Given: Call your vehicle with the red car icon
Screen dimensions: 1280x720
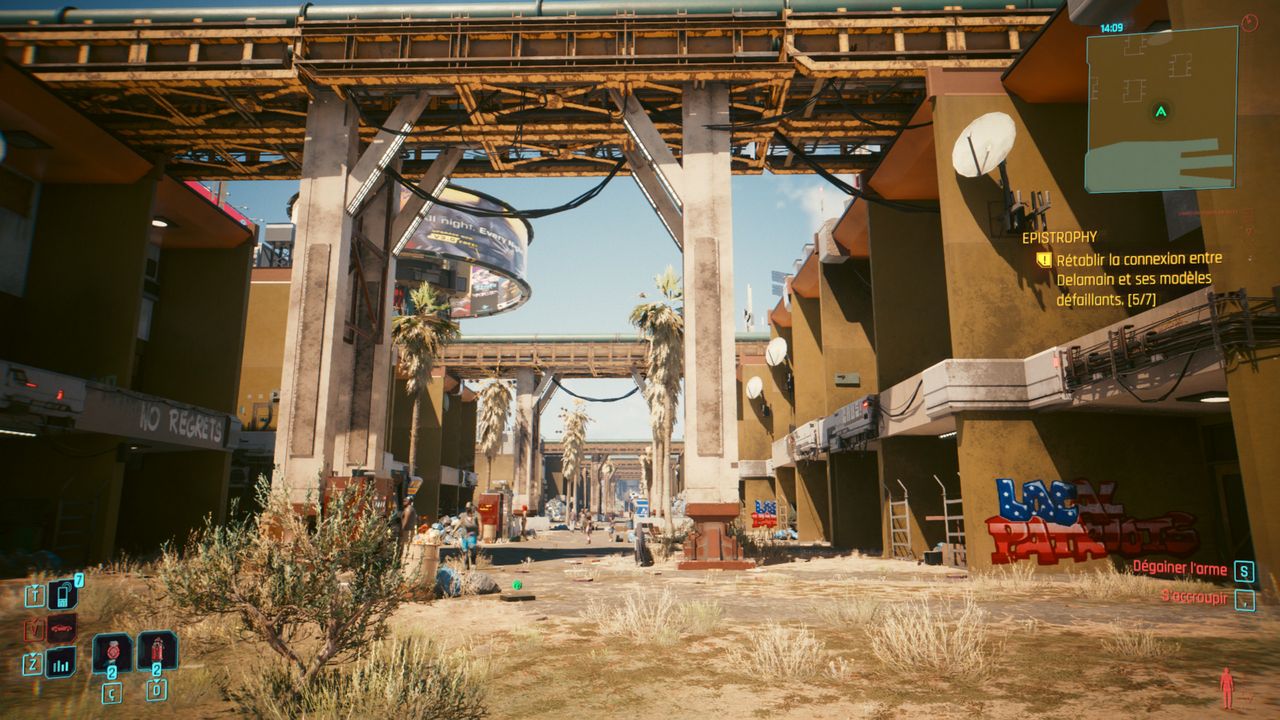Looking at the screenshot, I should tap(60, 629).
